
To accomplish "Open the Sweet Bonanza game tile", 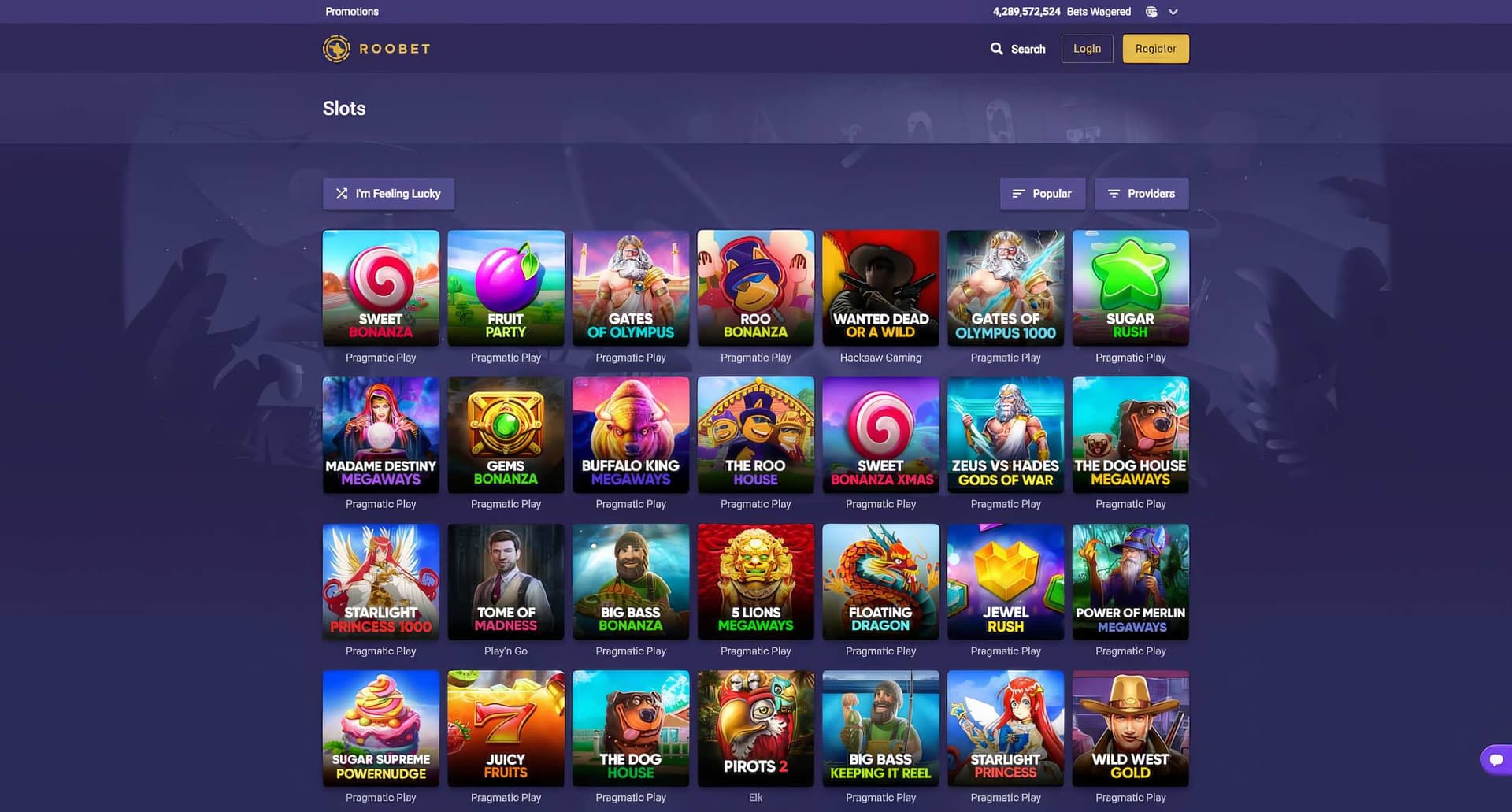I will tap(380, 287).
